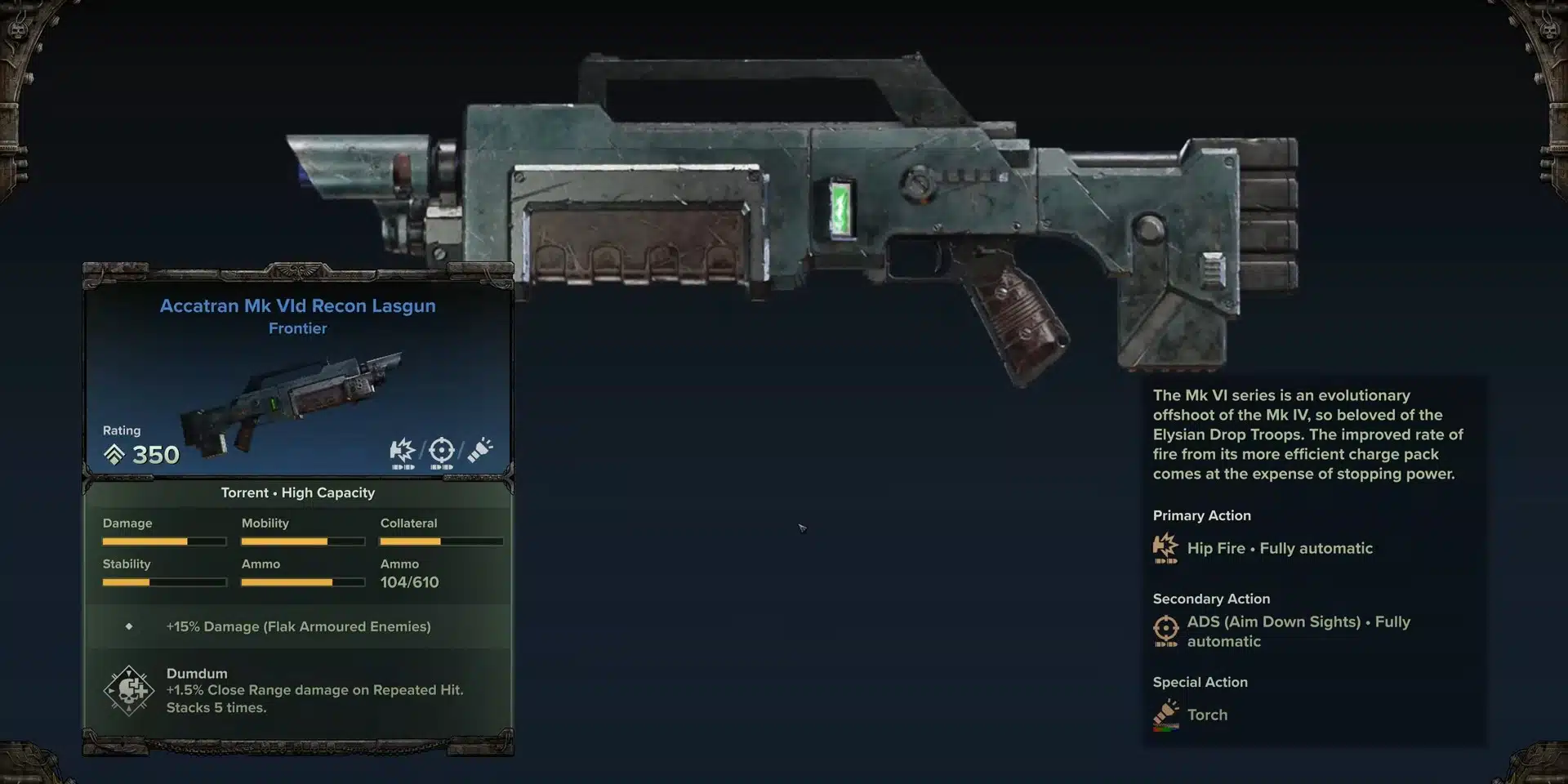Click the Hip Fire icon under Primary Action
This screenshot has width=1568, height=784.
[1165, 548]
